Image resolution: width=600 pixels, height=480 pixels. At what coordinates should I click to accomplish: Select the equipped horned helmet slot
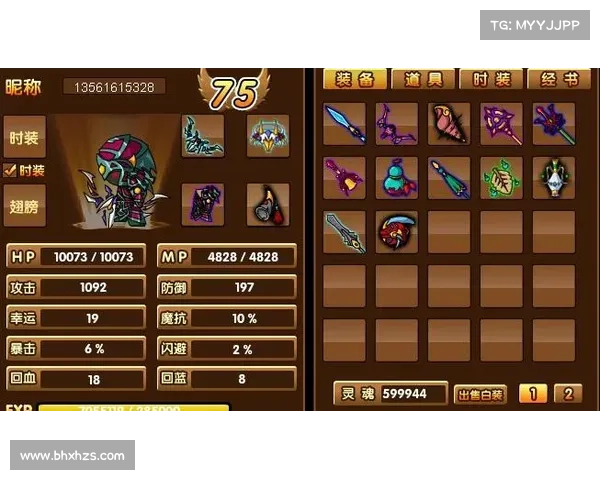click(x=267, y=136)
